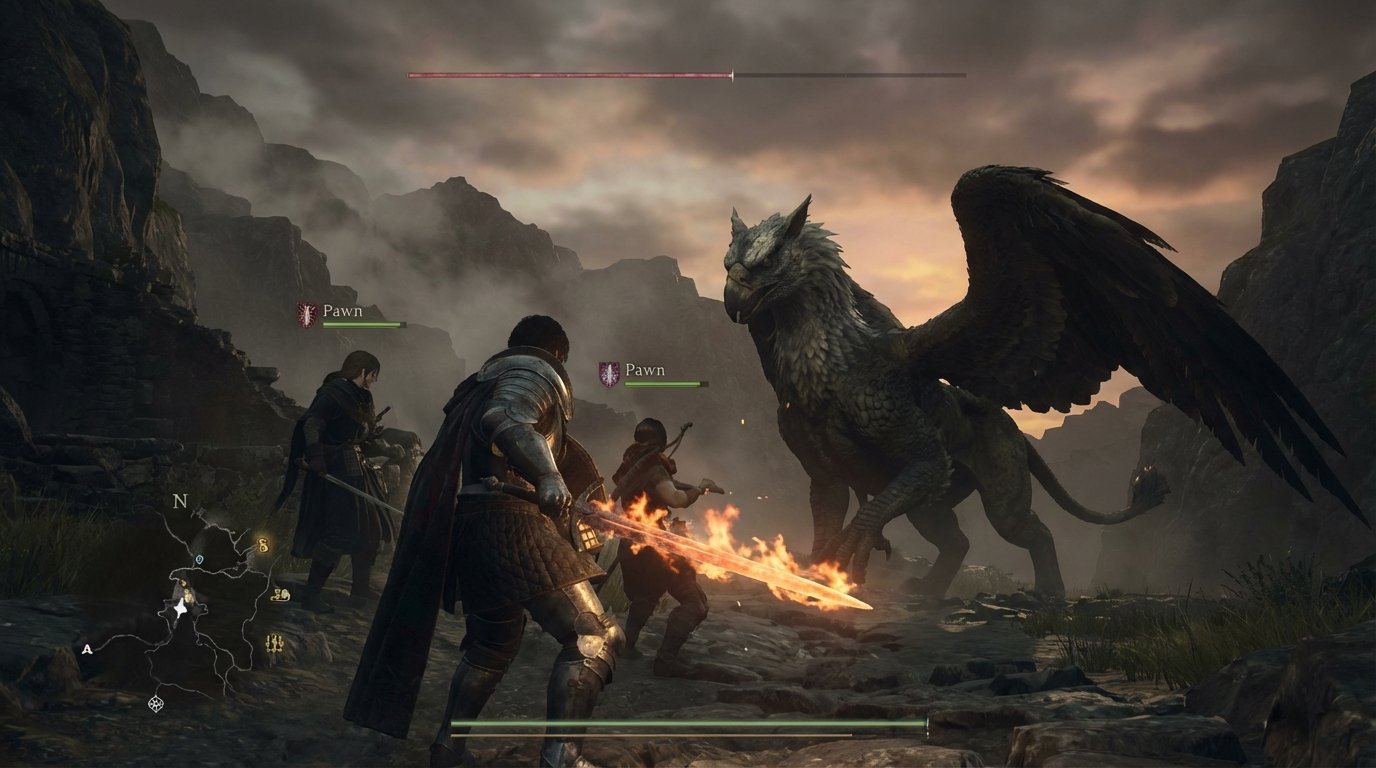
Task: Select the blue exclamation marker on the minimap
Action: [x=200, y=560]
